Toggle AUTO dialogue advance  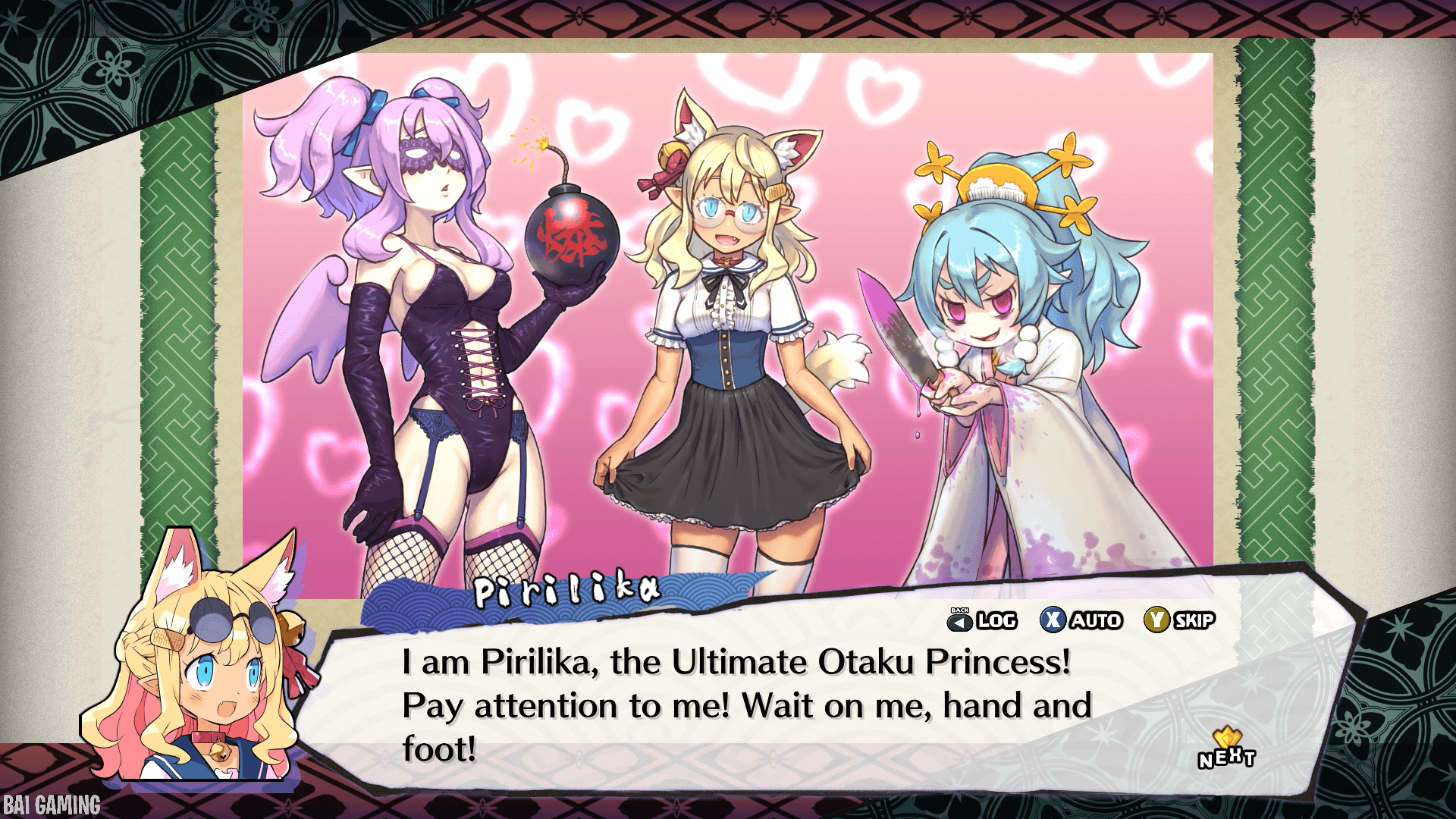click(x=1081, y=620)
